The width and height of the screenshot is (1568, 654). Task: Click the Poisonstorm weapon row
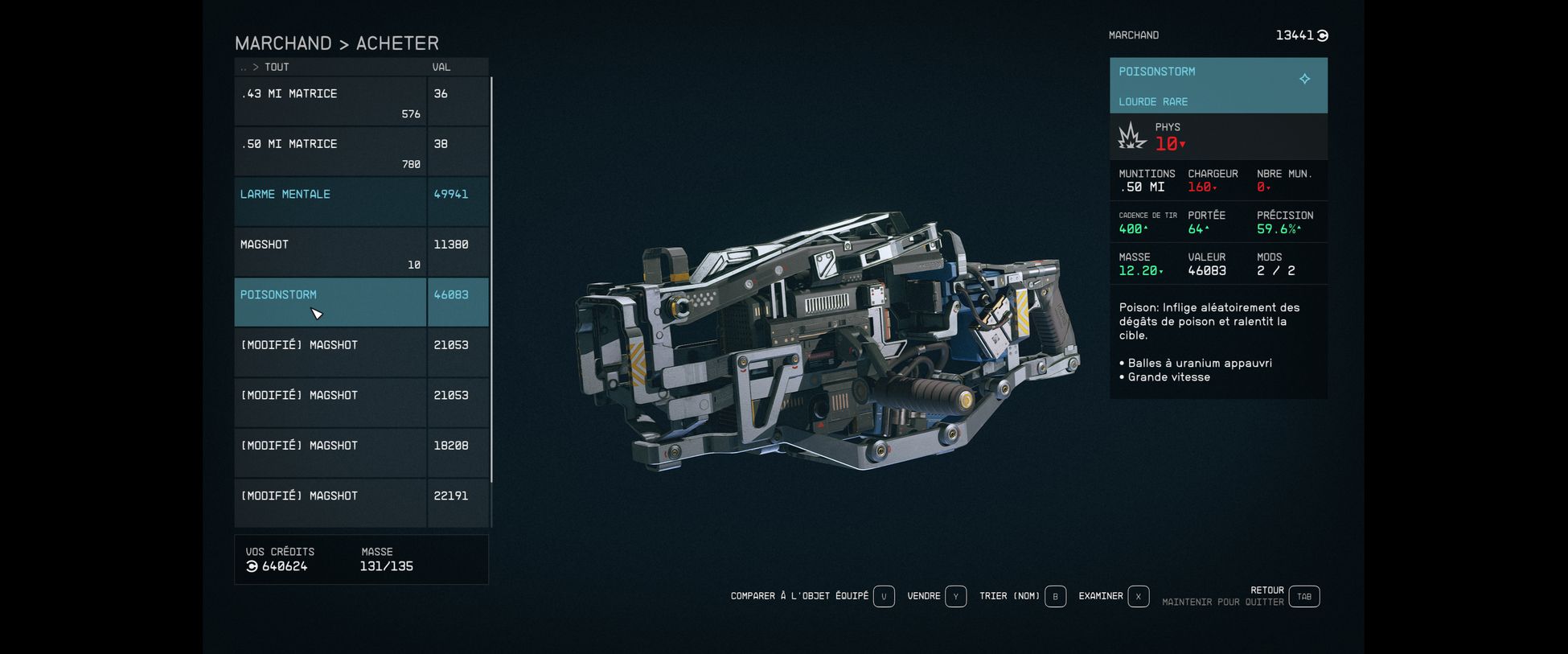coord(330,302)
